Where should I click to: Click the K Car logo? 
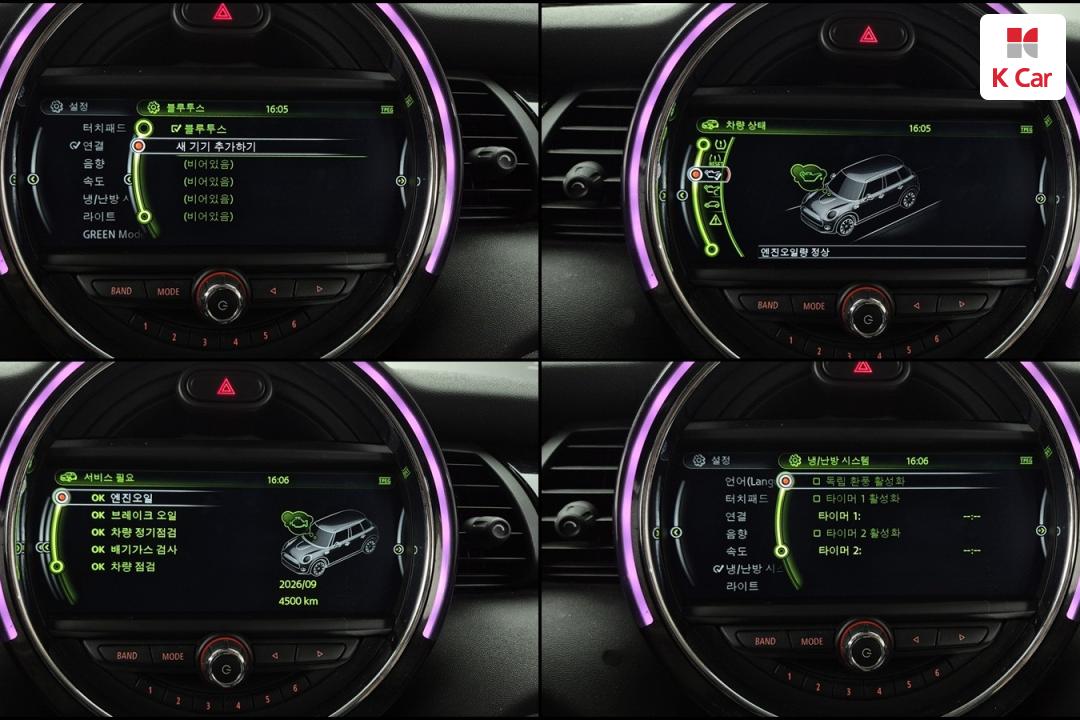pyautogui.click(x=1021, y=56)
